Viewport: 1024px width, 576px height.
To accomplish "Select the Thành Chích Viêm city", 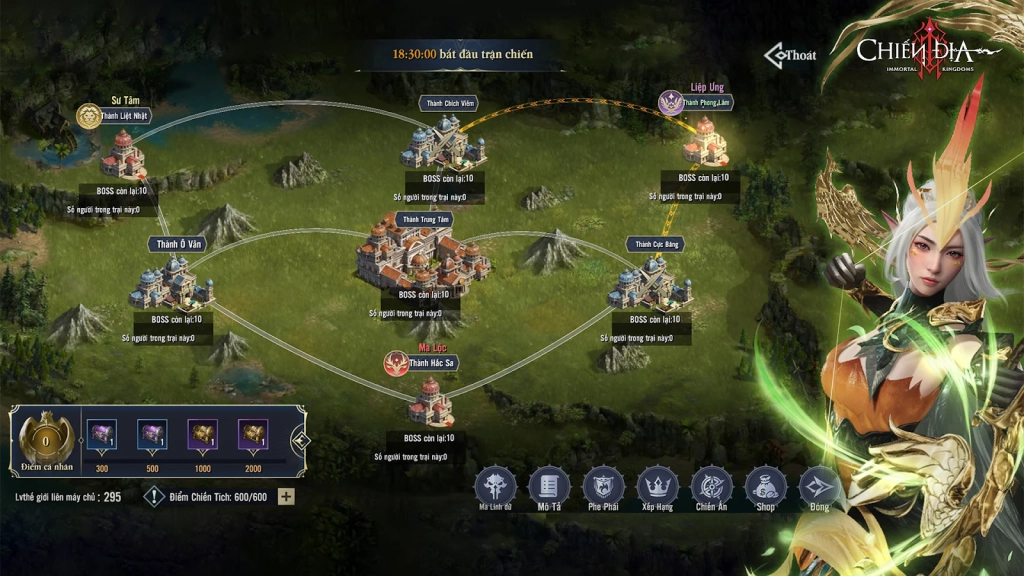I will pyautogui.click(x=444, y=141).
